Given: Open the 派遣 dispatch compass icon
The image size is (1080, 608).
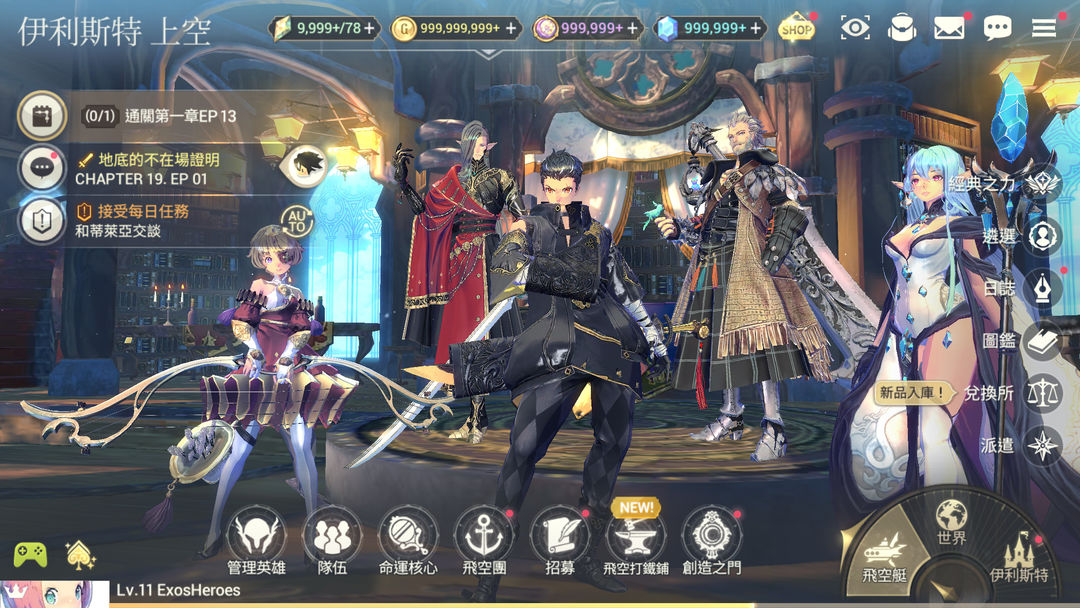Looking at the screenshot, I should [x=1043, y=445].
